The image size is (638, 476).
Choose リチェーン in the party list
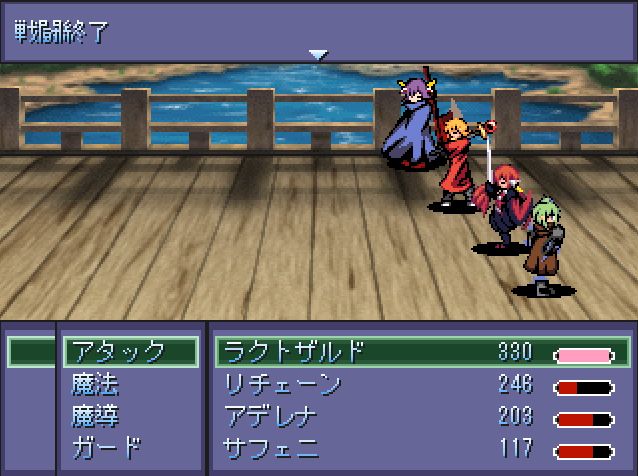(x=283, y=384)
